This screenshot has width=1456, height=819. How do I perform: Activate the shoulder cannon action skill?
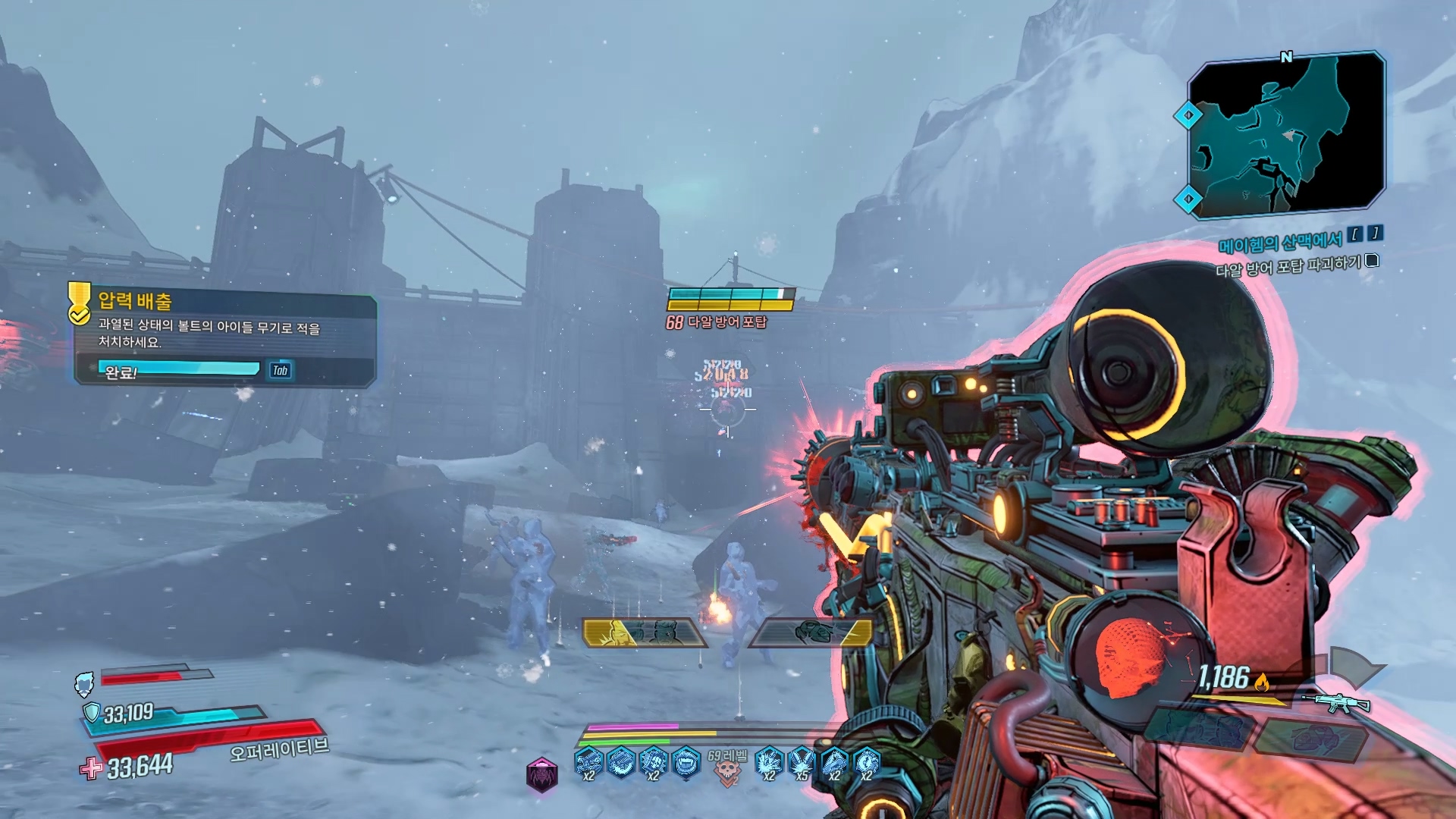pyautogui.click(x=811, y=632)
